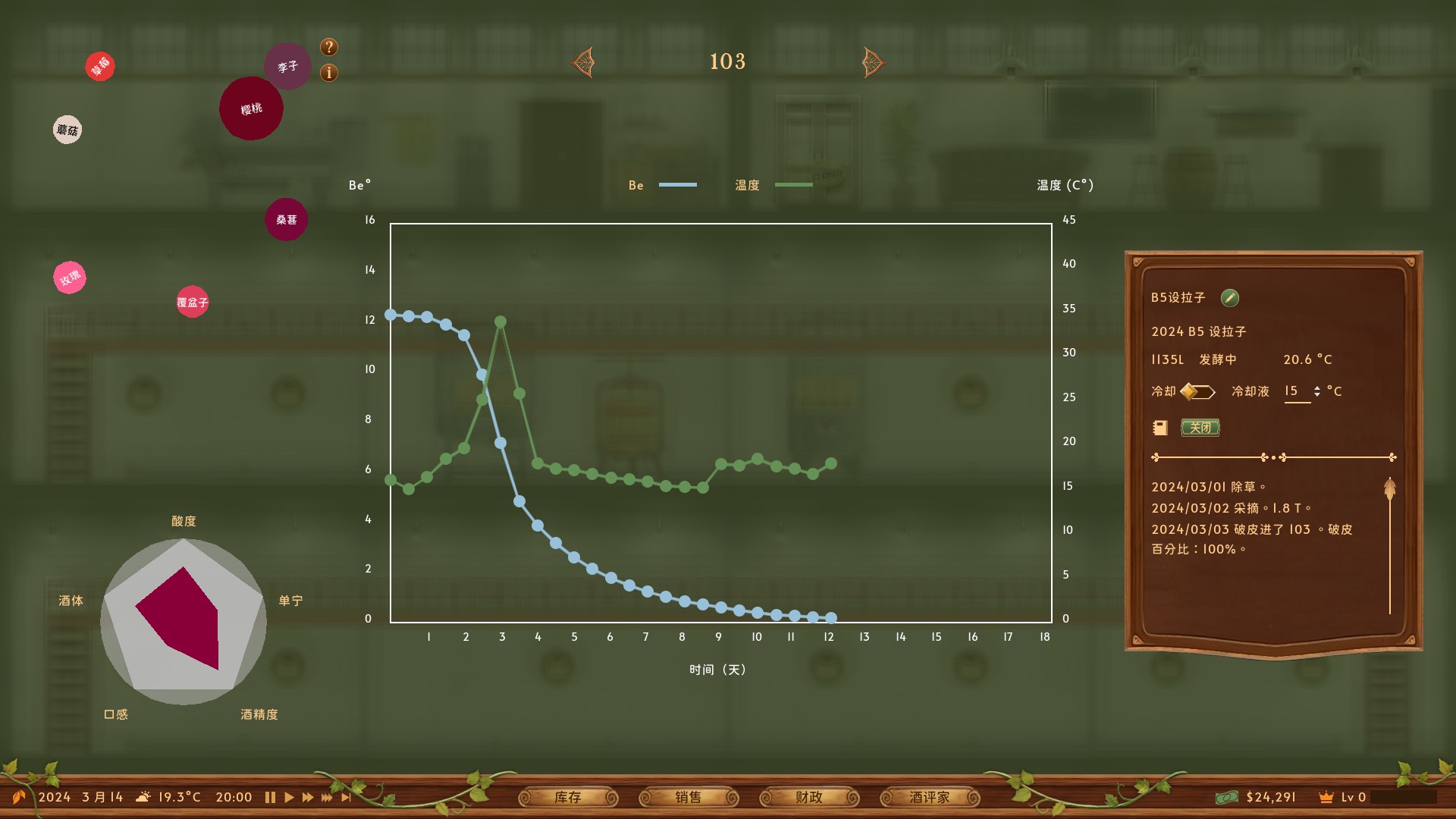Screen dimensions: 1456x819
Task: Open the question mark help icon
Action: 328,47
